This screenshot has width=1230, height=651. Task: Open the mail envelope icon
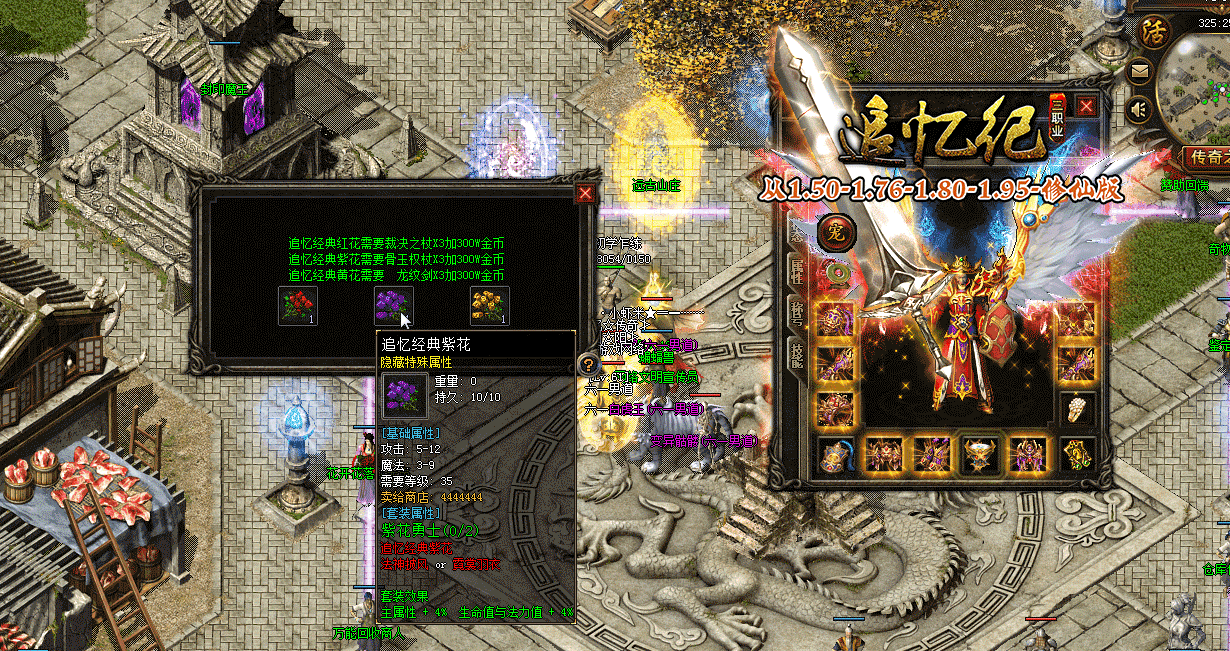coord(1139,72)
